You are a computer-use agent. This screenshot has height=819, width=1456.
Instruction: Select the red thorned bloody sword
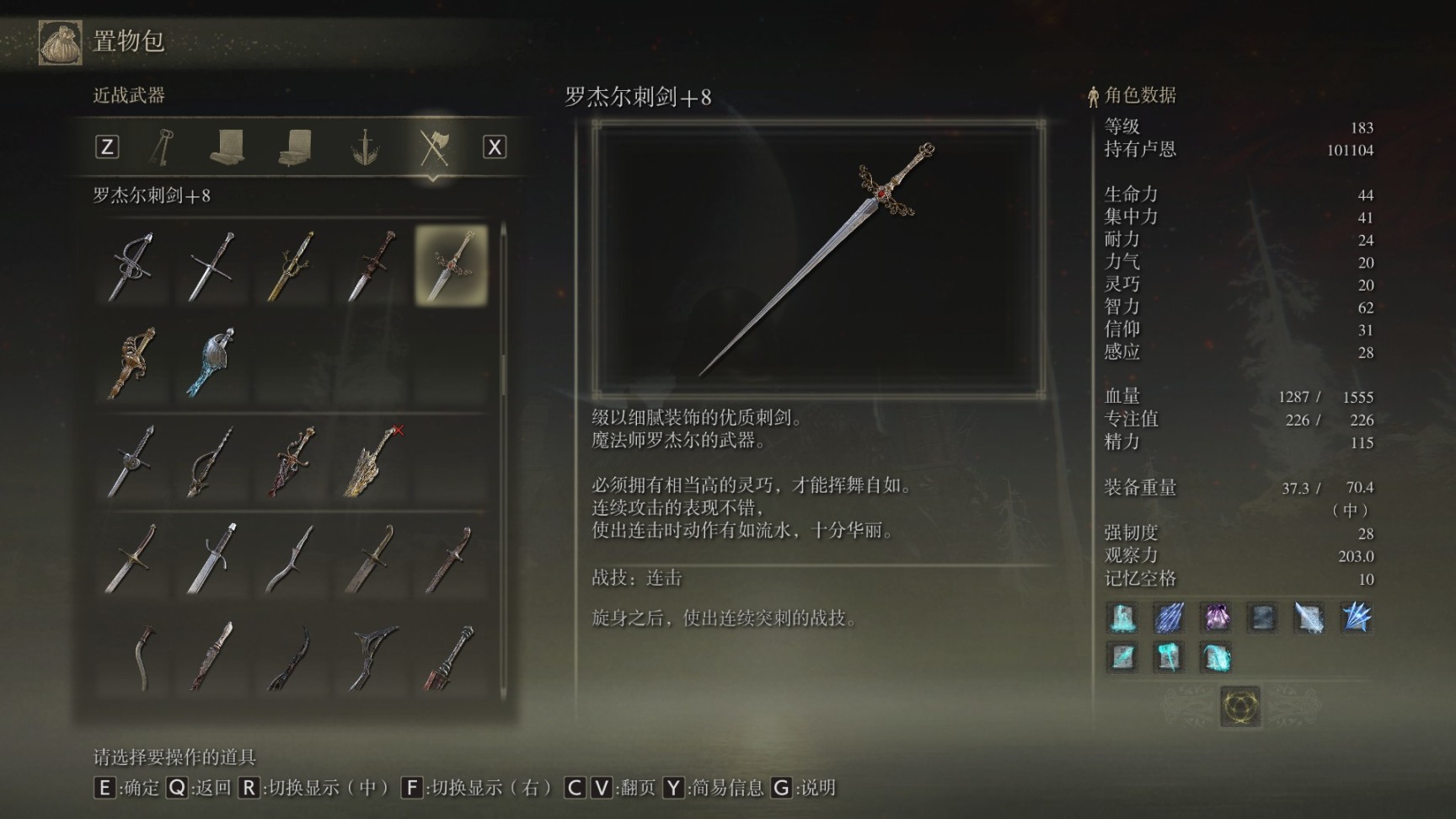pos(291,461)
